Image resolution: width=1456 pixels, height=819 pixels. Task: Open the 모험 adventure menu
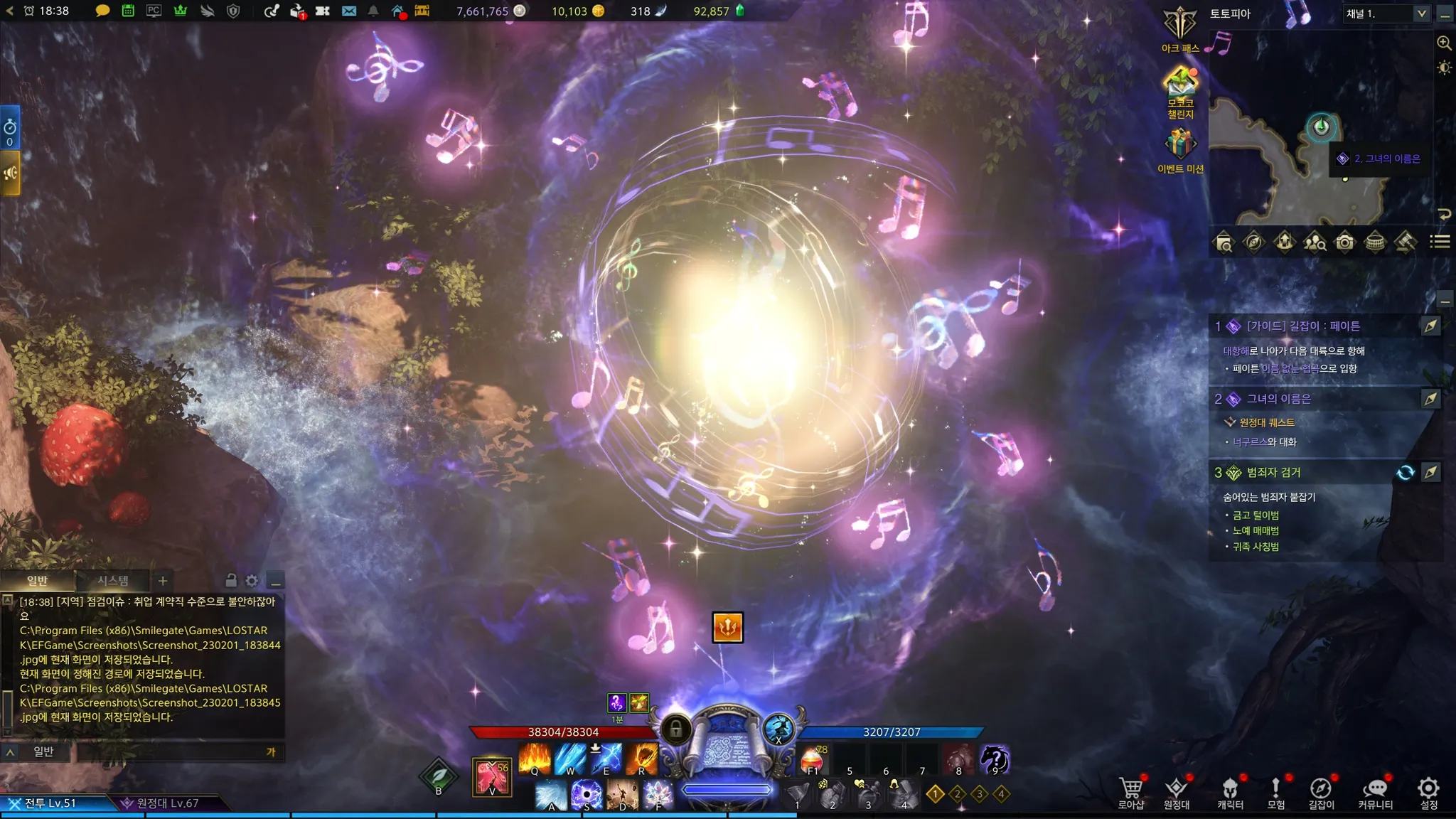tap(1276, 791)
